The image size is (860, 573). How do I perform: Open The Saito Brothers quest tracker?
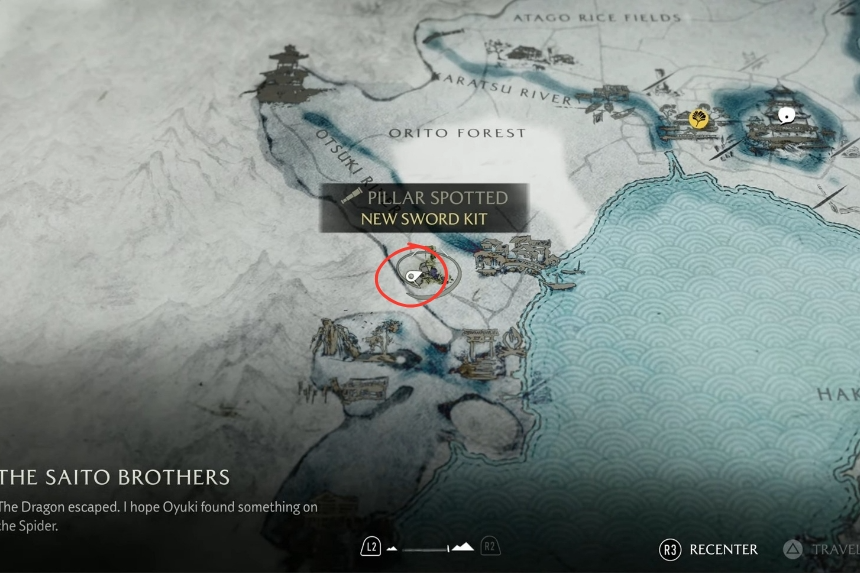click(x=115, y=477)
